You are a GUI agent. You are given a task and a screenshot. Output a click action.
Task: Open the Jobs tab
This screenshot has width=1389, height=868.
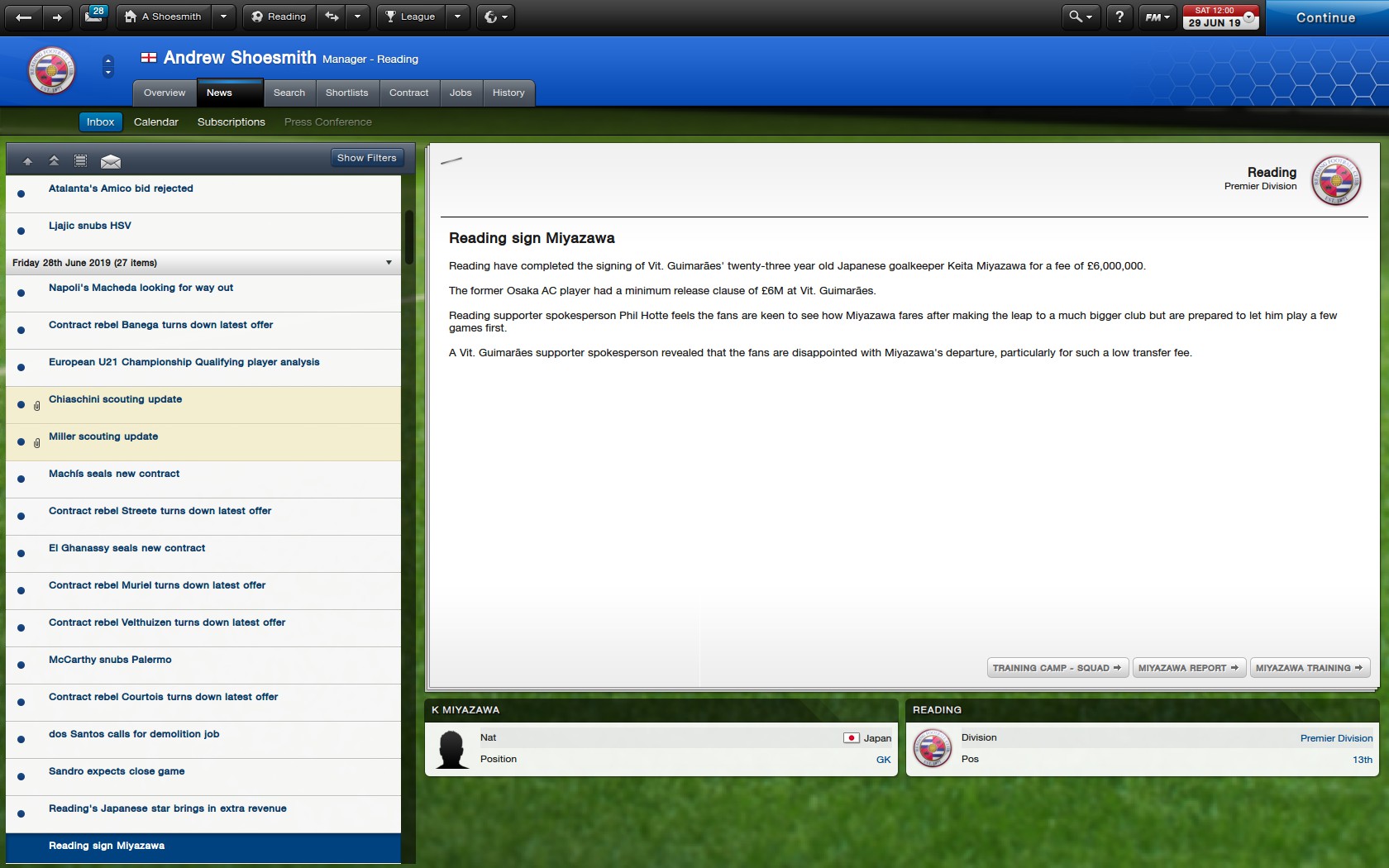pyautogui.click(x=461, y=93)
